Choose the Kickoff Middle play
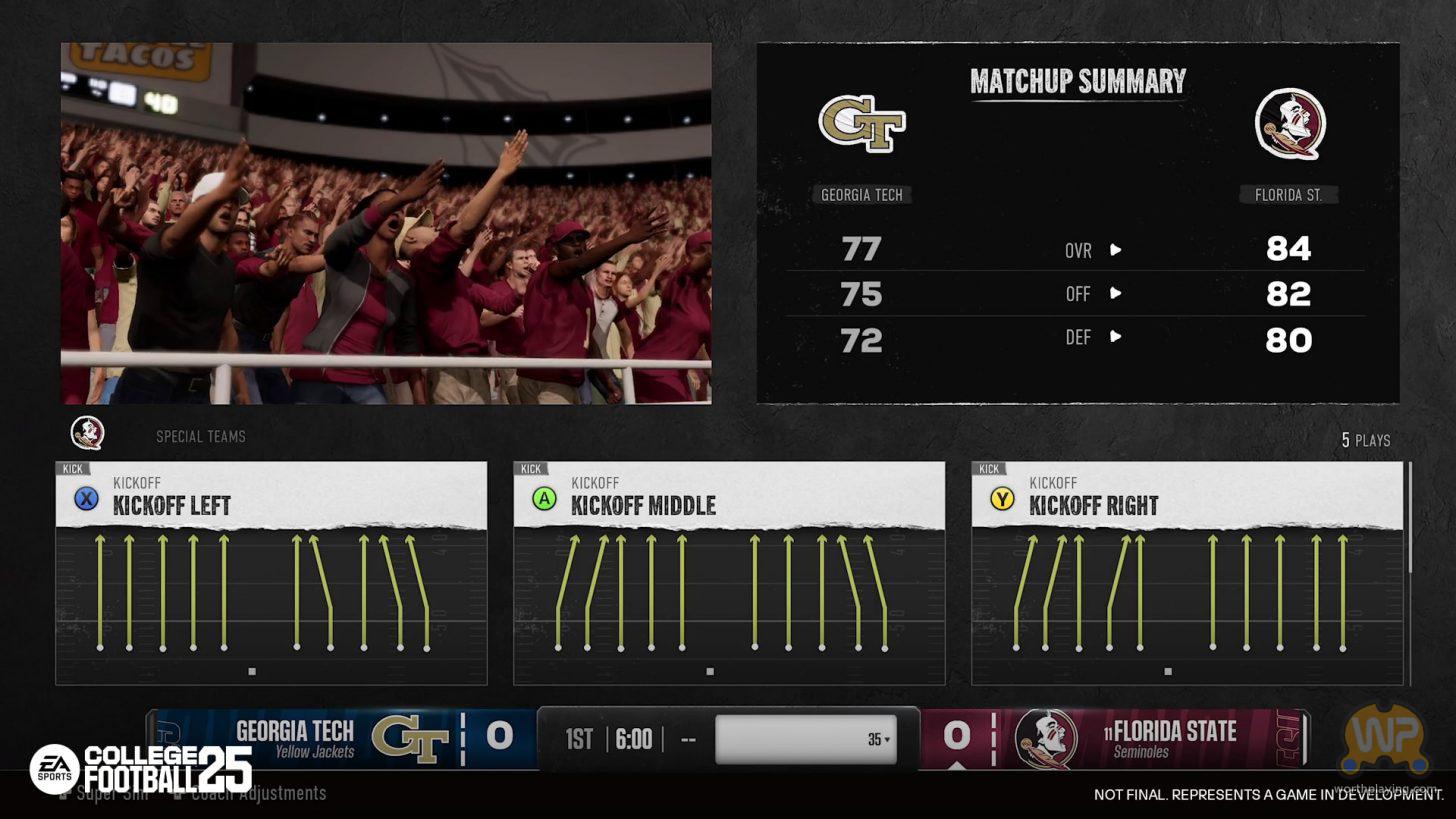1456x819 pixels. [x=729, y=573]
